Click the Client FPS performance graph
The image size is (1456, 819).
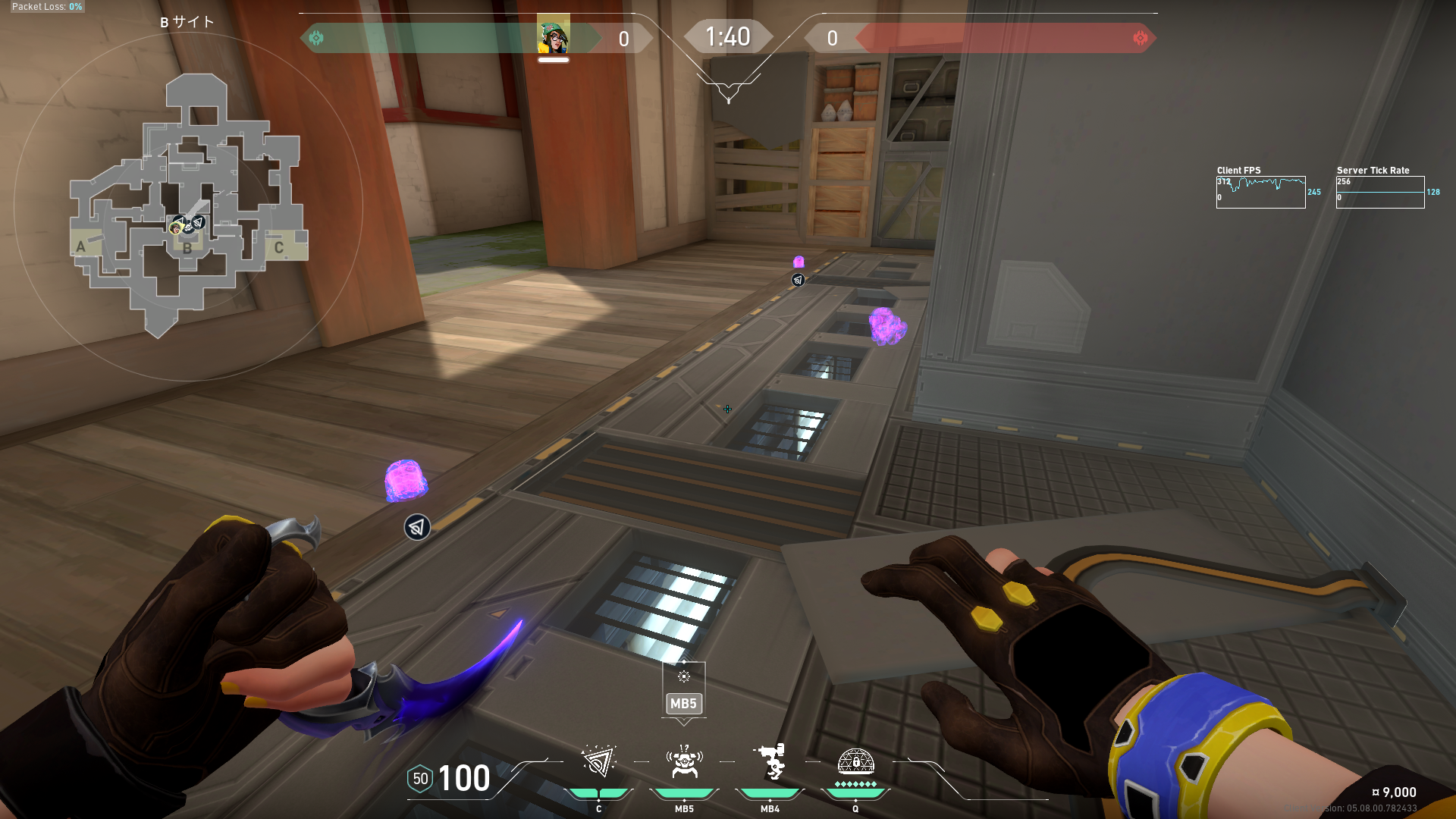1260,192
